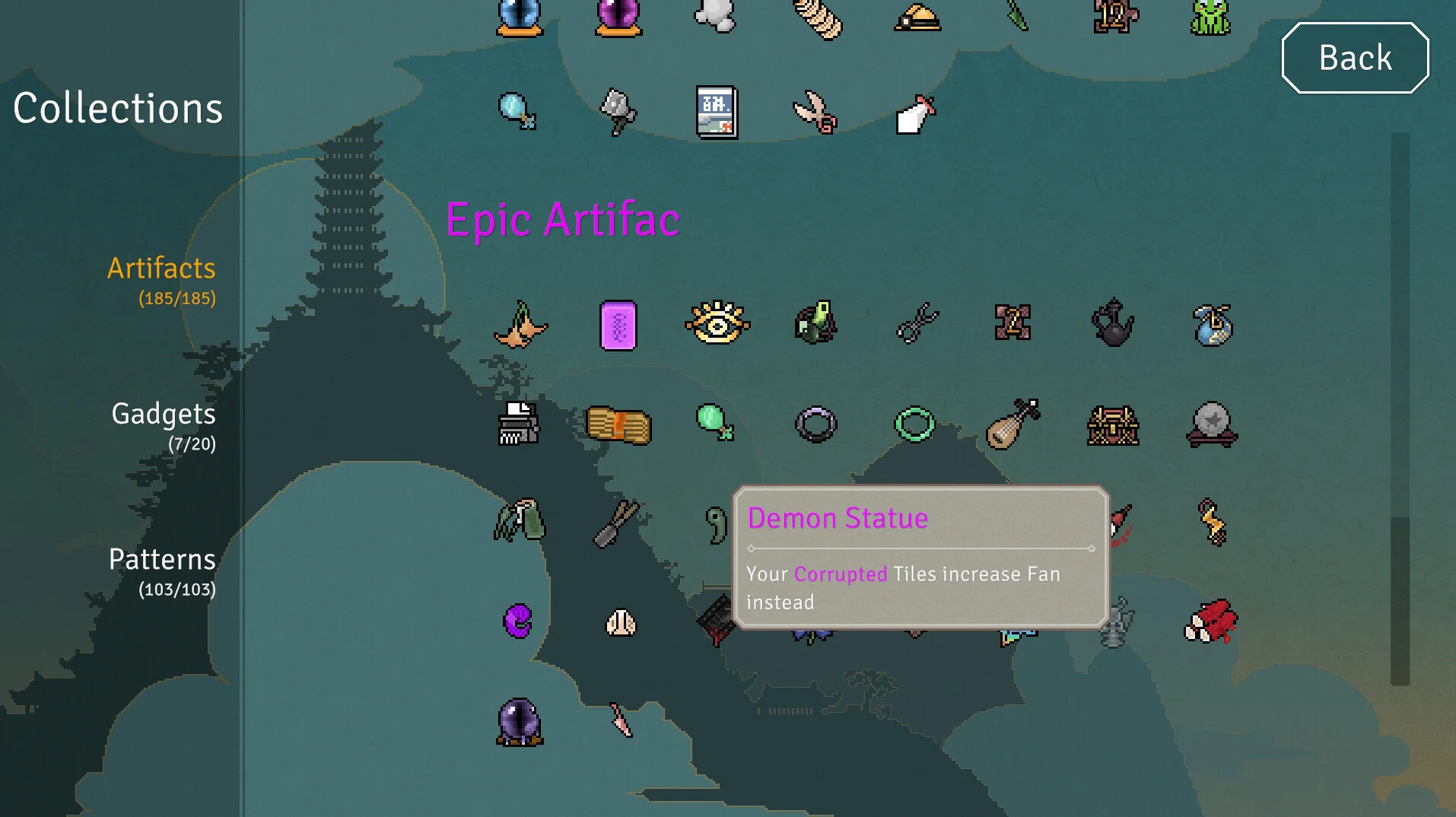Select the straw bundle artifact
This screenshot has height=817, width=1456.
[618, 424]
